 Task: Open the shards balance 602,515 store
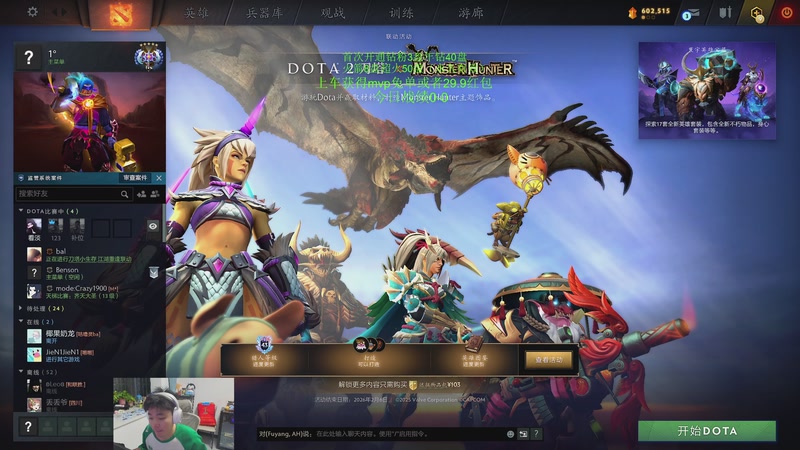click(x=649, y=12)
